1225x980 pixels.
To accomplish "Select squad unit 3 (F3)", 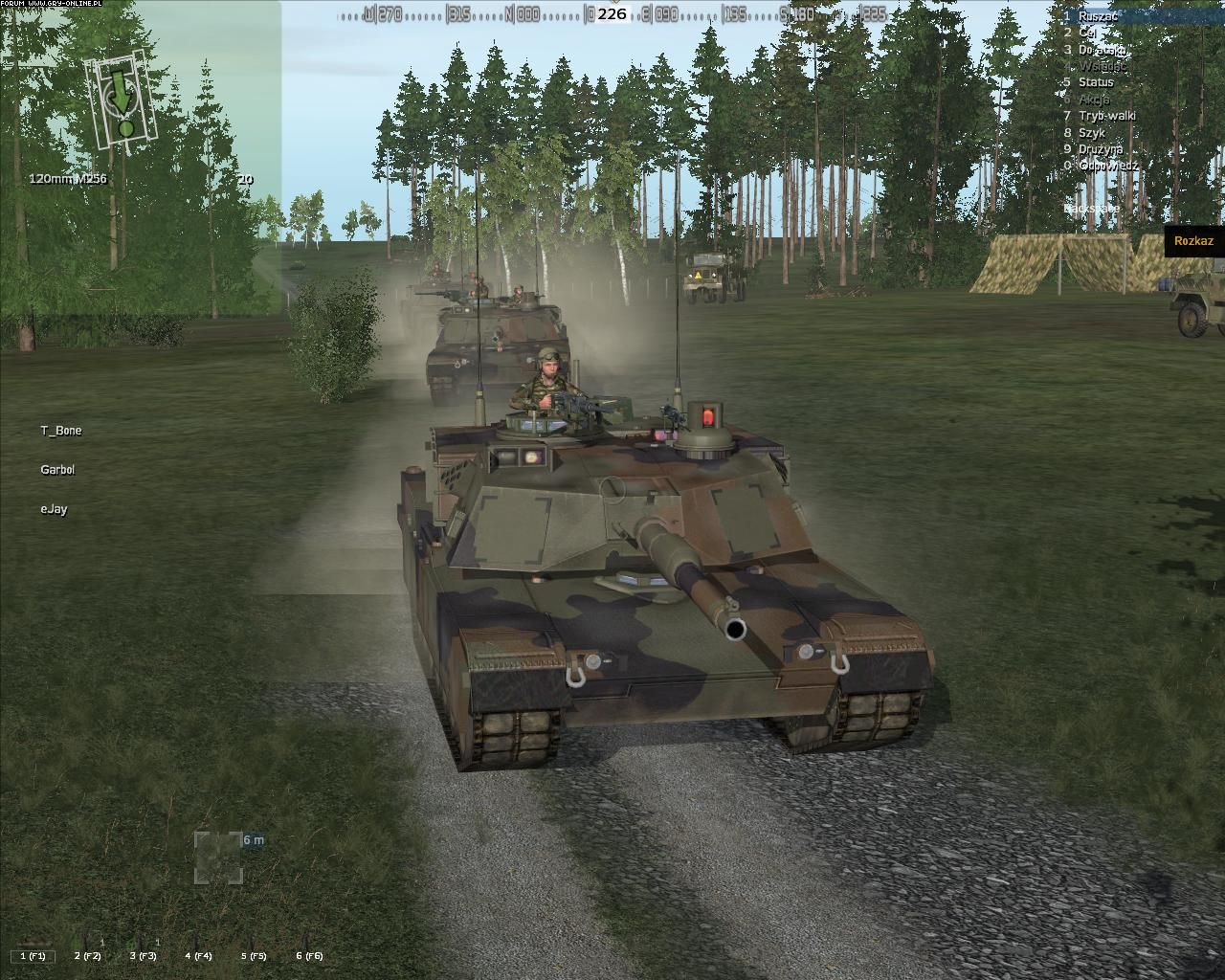I will [x=144, y=955].
